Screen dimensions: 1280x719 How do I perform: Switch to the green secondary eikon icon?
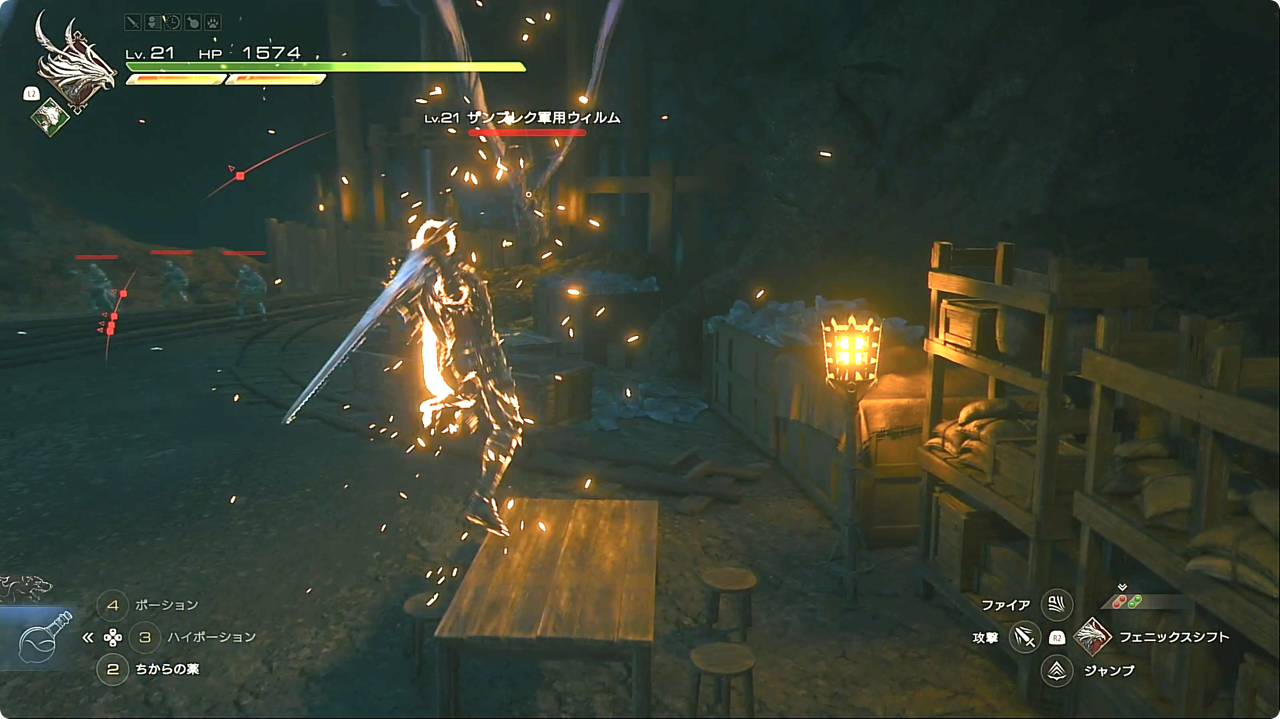pos(49,117)
